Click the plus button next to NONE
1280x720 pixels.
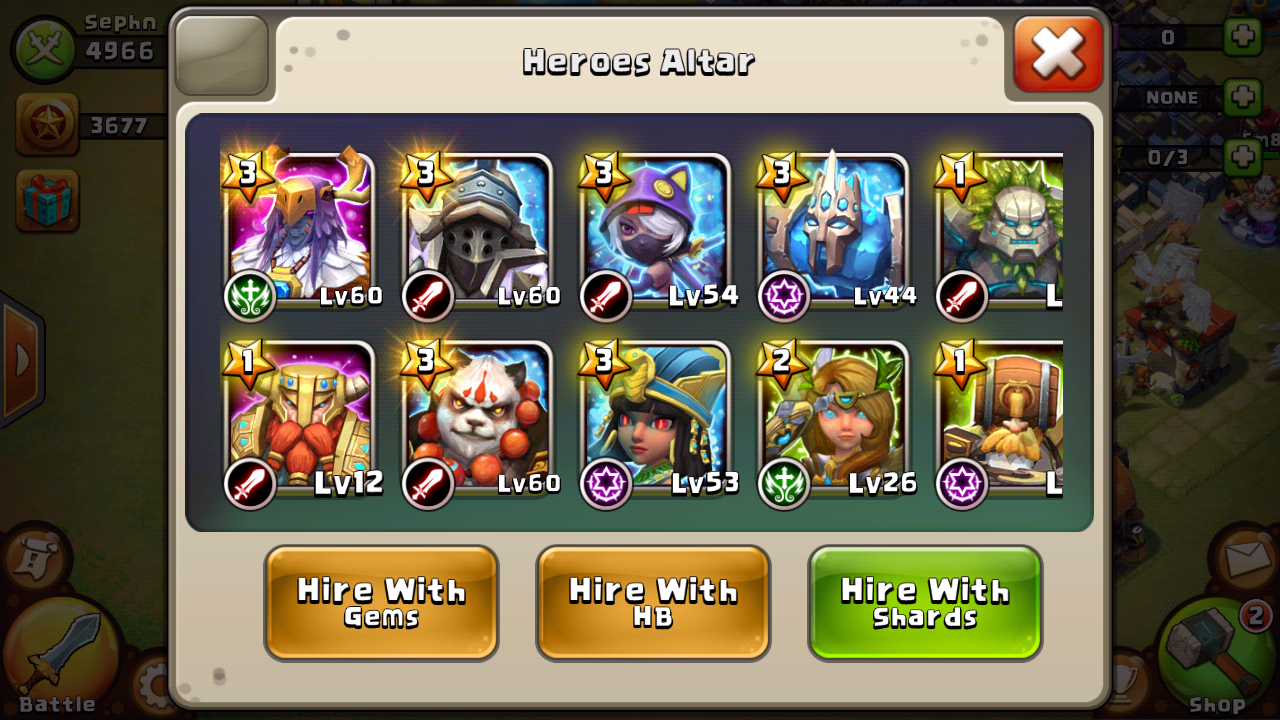pyautogui.click(x=1245, y=97)
